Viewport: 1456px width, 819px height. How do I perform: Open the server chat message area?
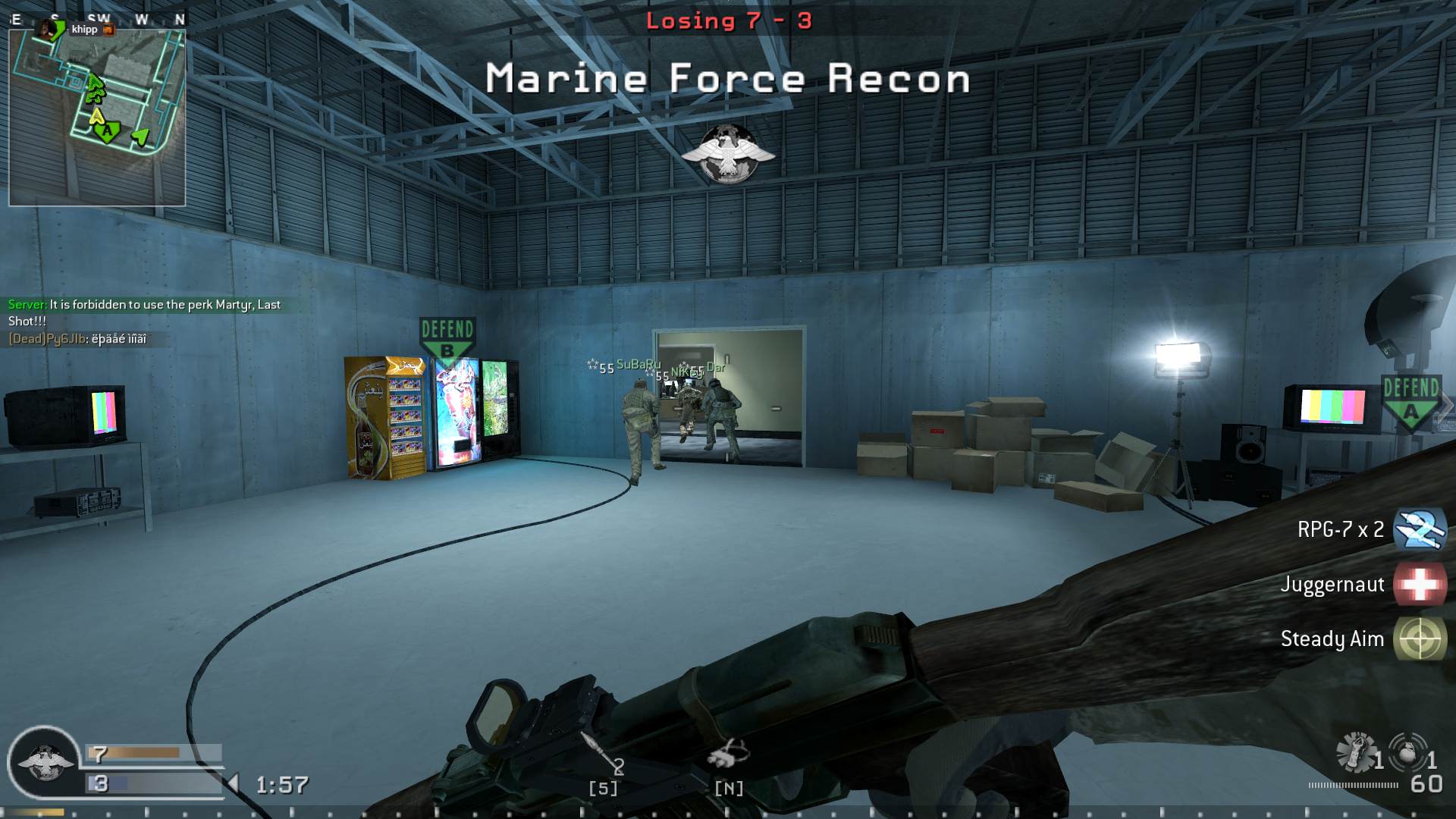pos(144,312)
